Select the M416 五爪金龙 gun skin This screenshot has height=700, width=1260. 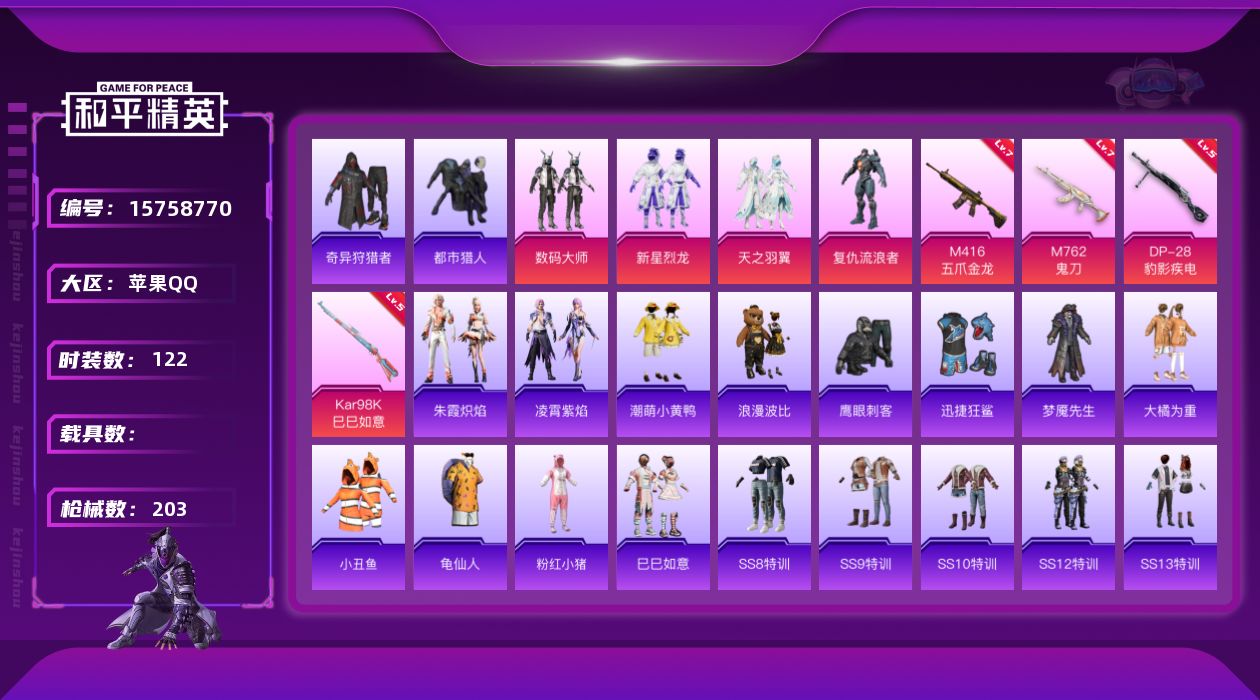(x=967, y=211)
